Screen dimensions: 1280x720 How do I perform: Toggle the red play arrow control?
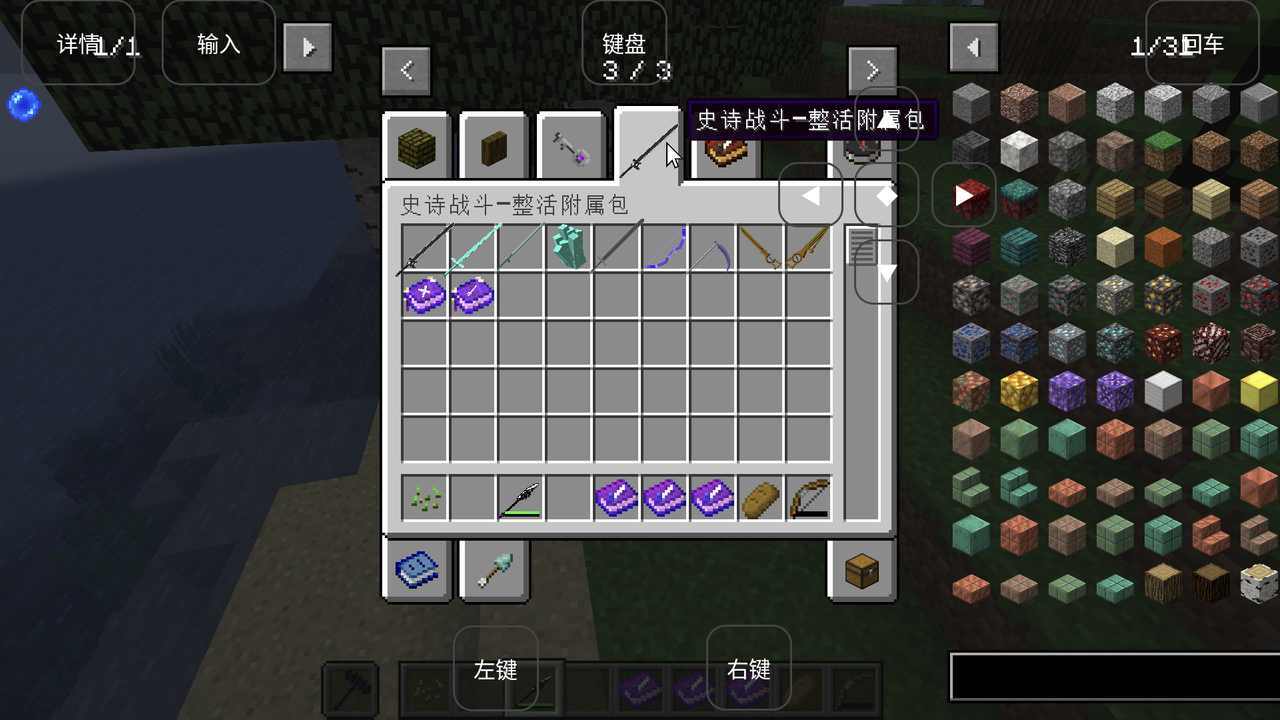pyautogui.click(x=963, y=195)
